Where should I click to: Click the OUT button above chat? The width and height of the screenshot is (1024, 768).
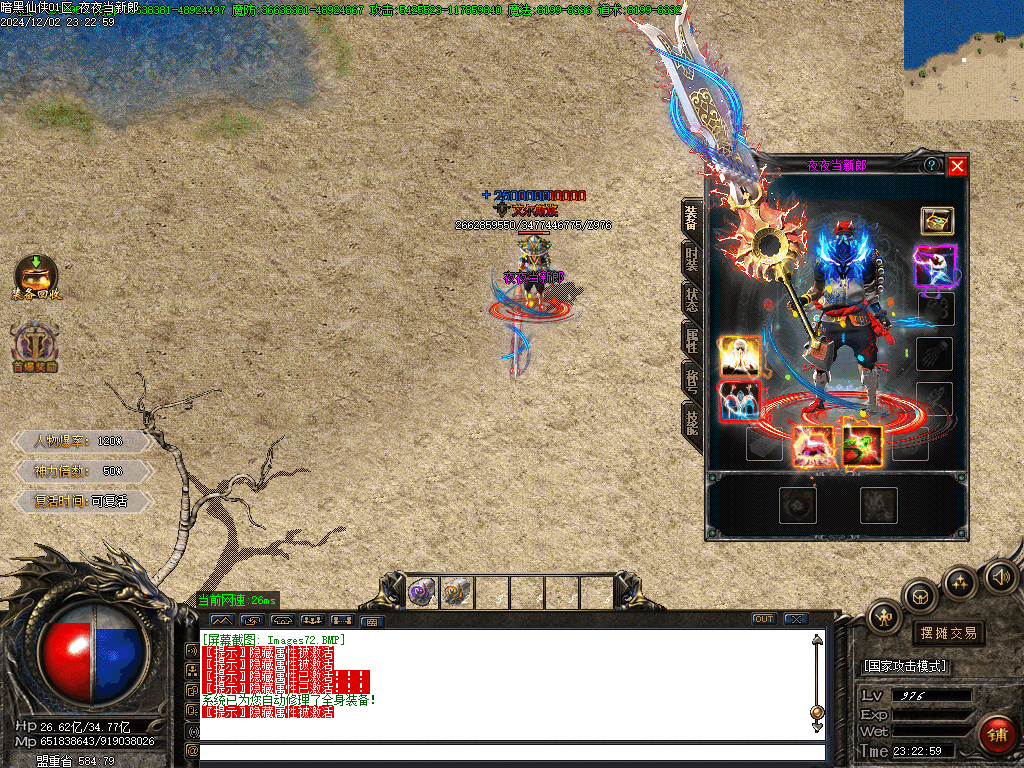click(764, 620)
